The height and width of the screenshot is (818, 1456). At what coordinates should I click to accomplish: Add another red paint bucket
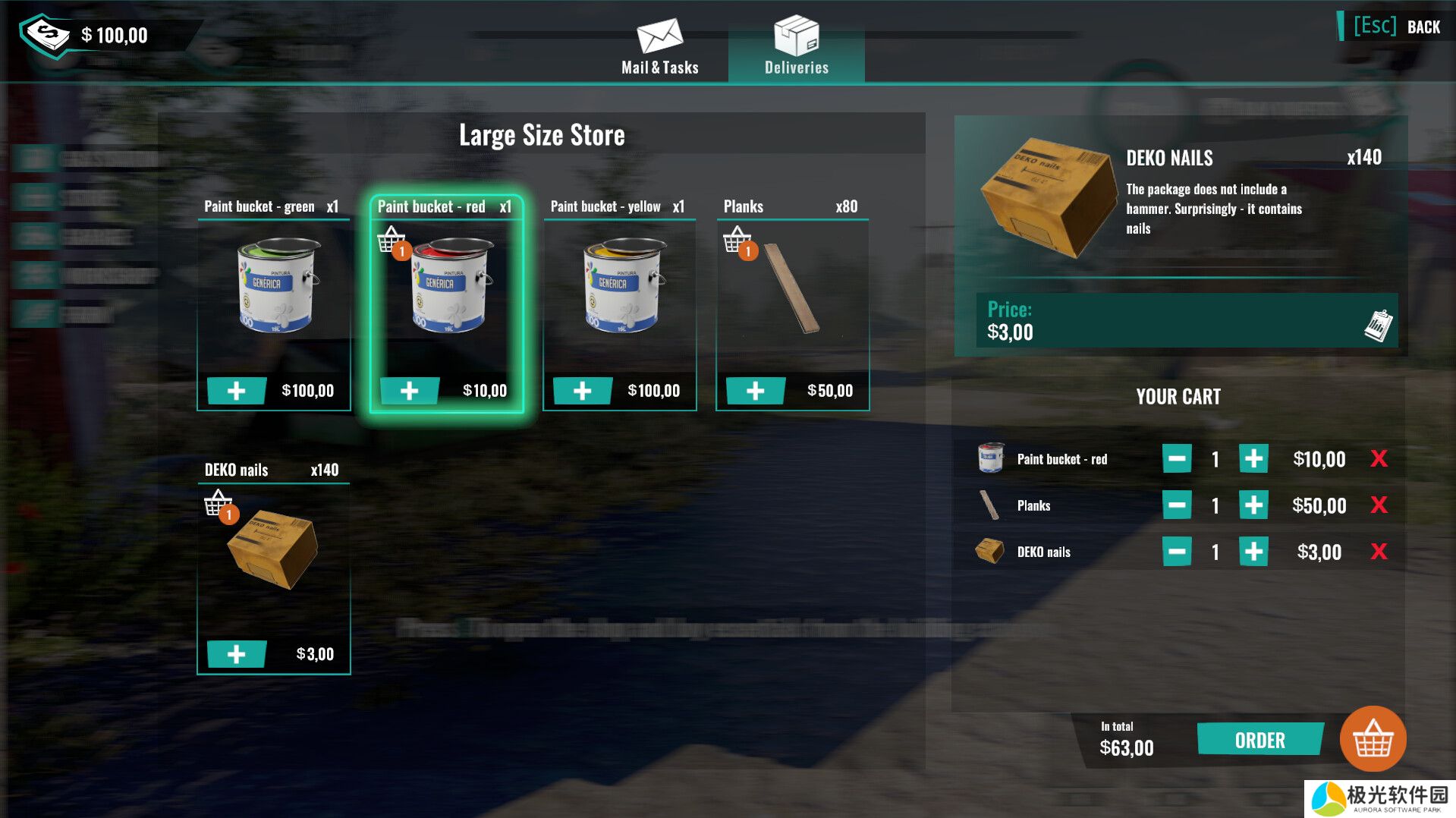click(410, 391)
